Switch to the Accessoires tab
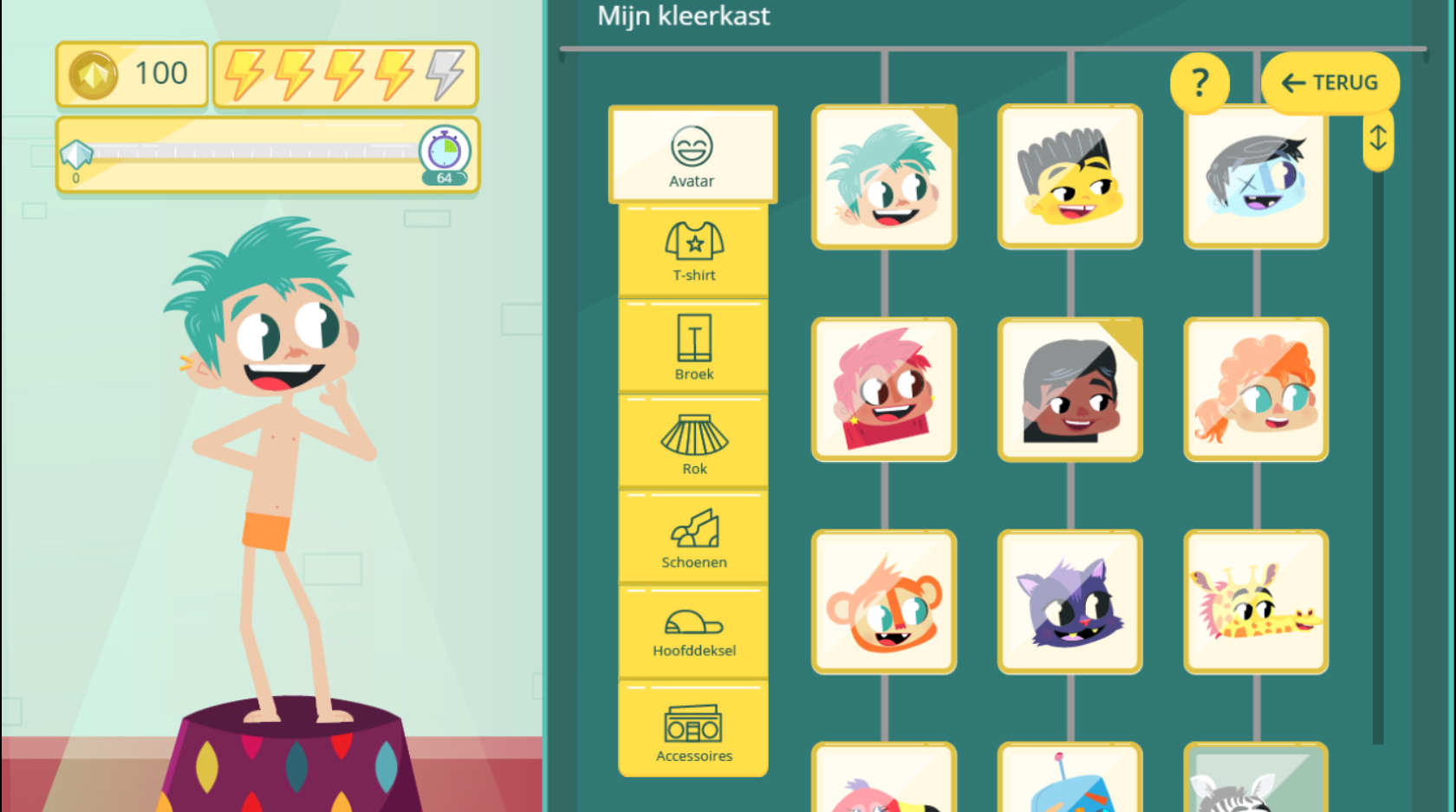Image resolution: width=1456 pixels, height=812 pixels. (x=693, y=731)
